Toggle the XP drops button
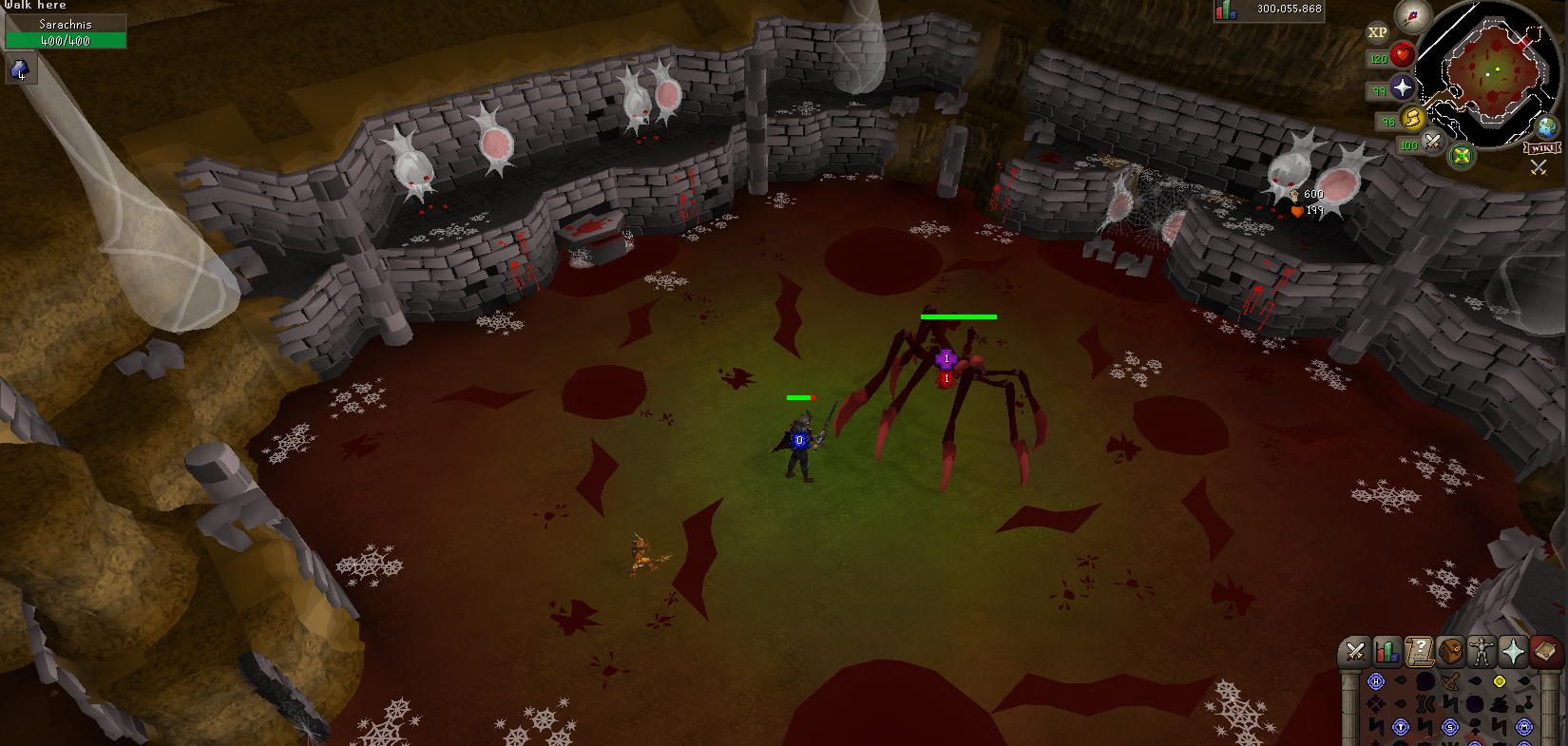The image size is (1568, 746). coord(1377,32)
